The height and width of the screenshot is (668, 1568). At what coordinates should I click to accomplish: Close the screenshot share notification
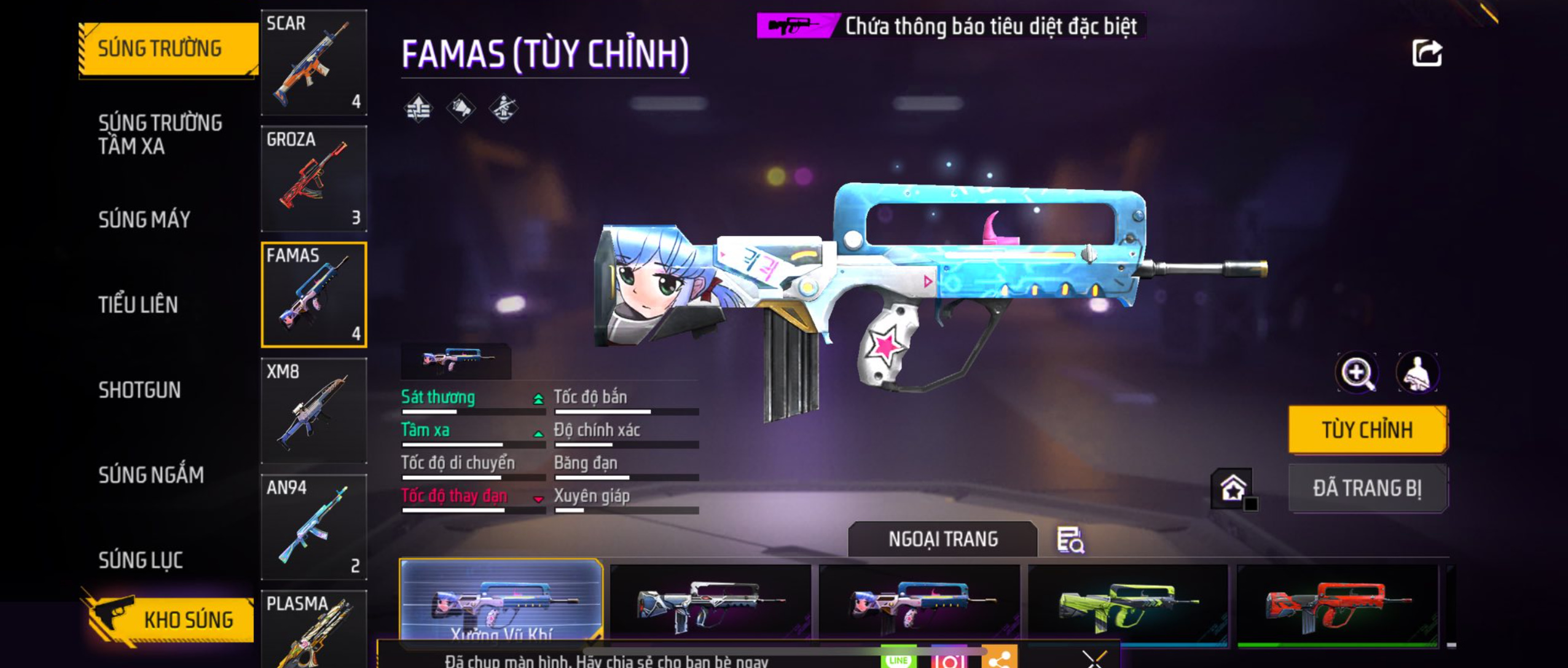1094,659
